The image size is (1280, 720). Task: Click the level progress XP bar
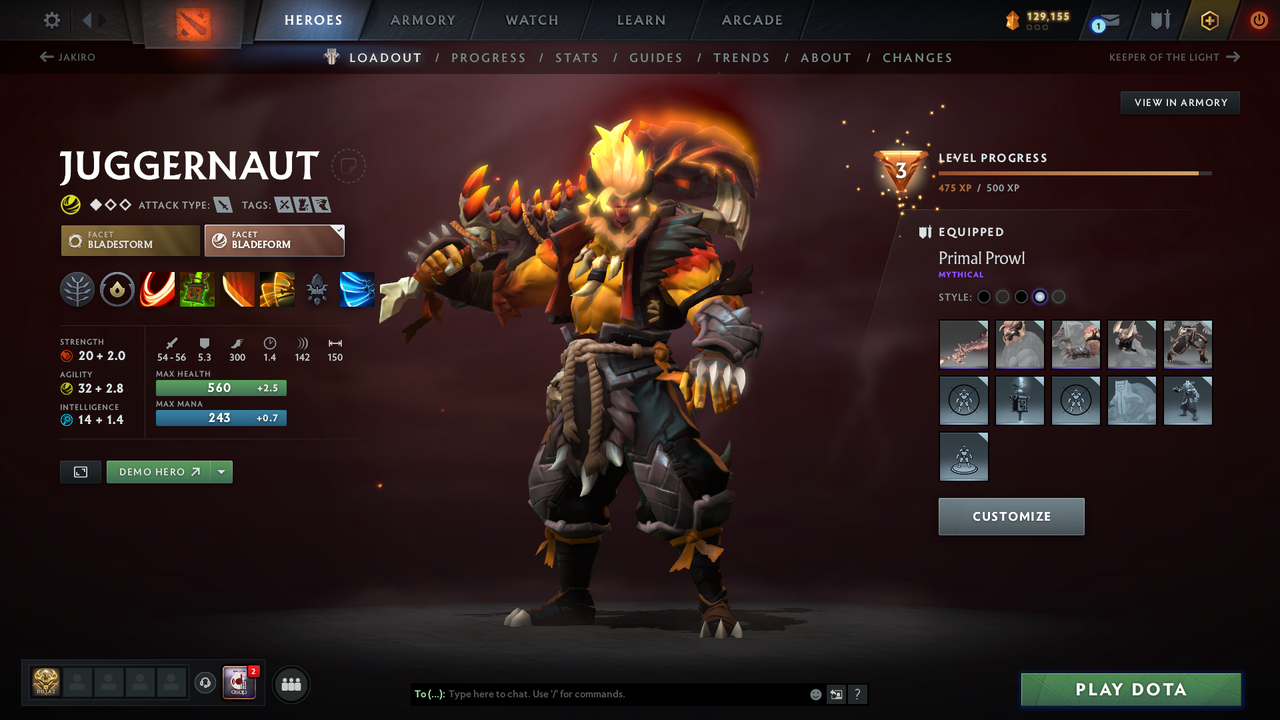point(1075,172)
